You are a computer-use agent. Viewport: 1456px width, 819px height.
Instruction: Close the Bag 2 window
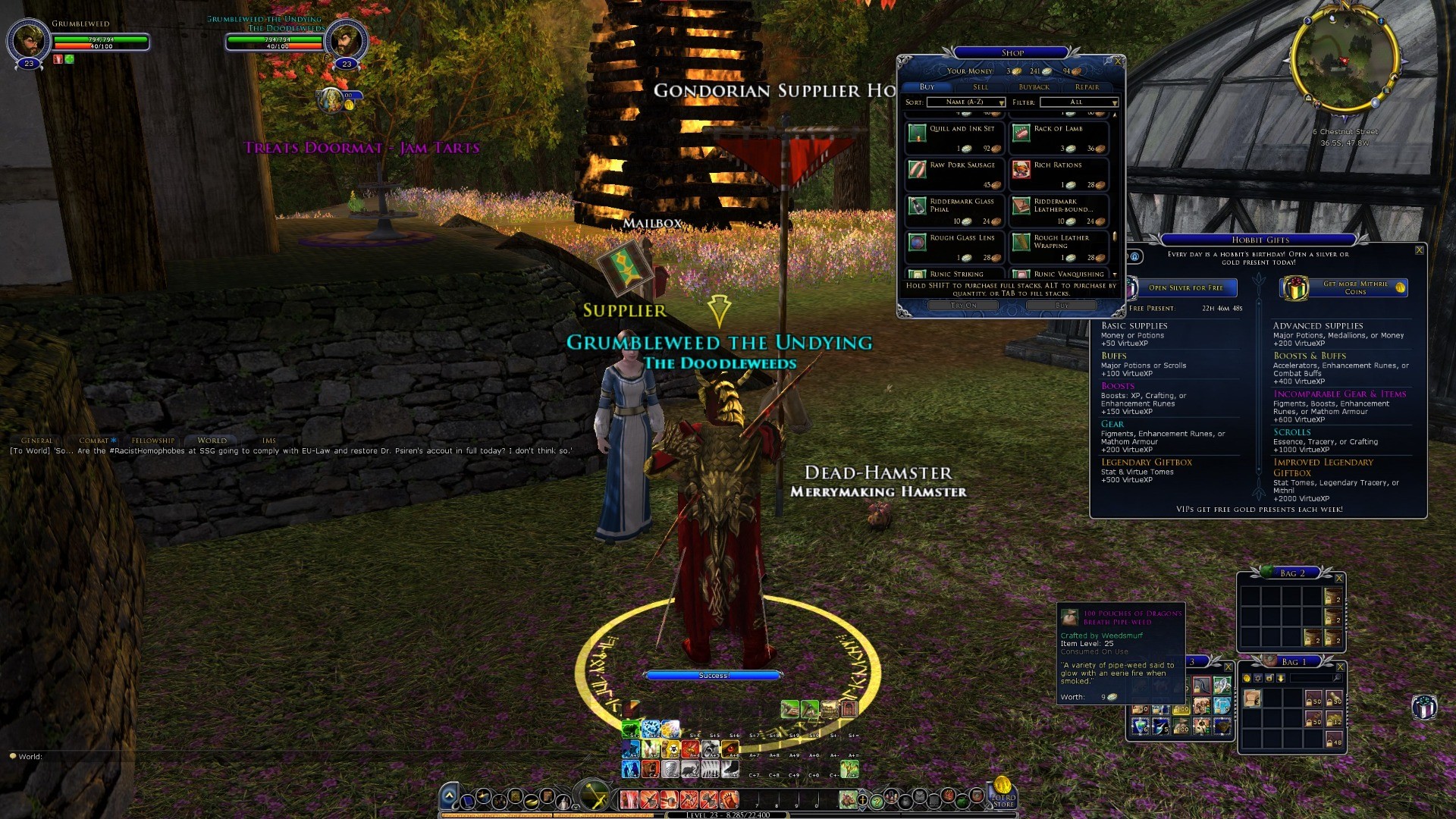1339,579
